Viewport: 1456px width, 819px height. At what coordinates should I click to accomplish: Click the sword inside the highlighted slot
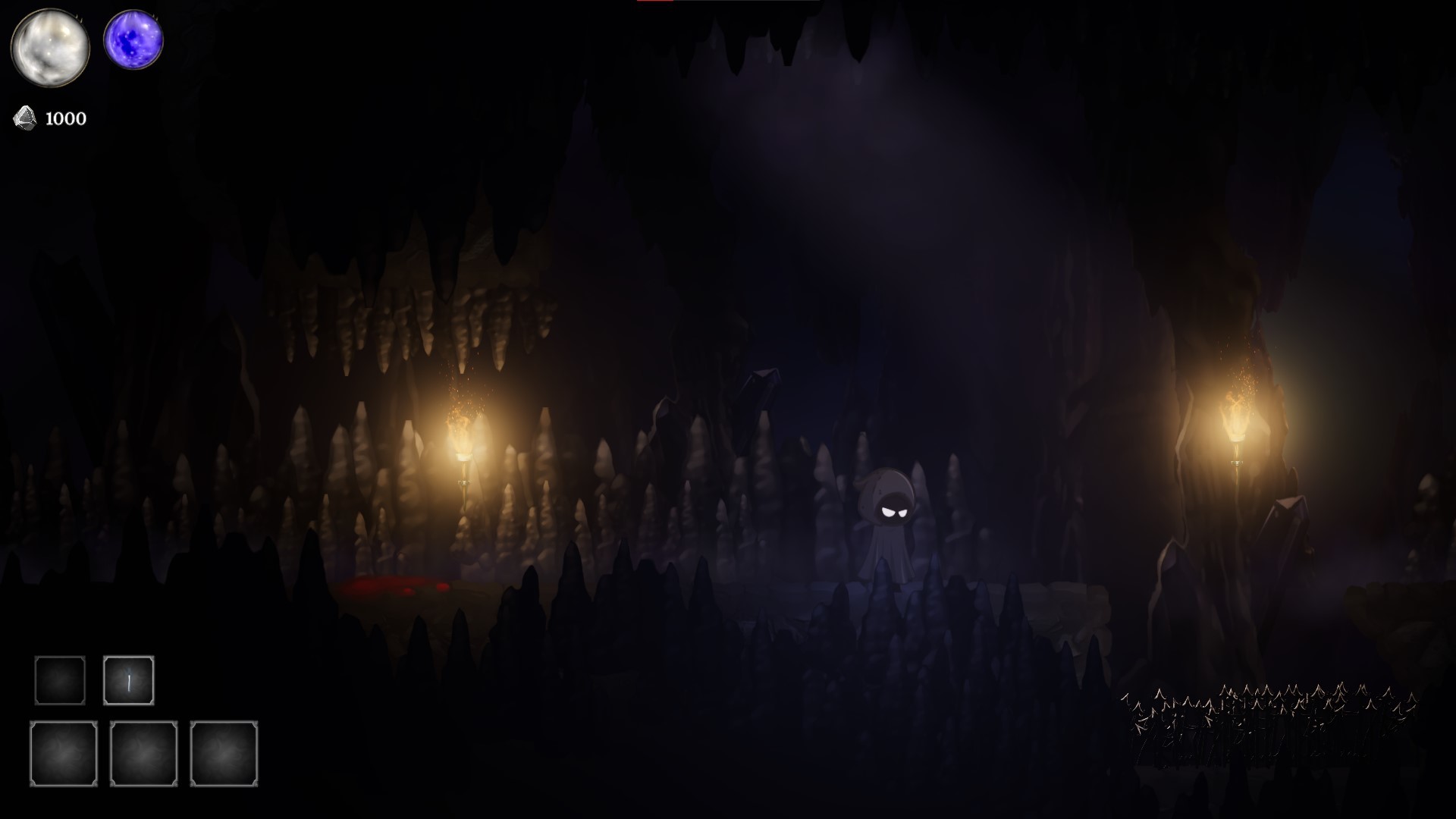tap(130, 682)
